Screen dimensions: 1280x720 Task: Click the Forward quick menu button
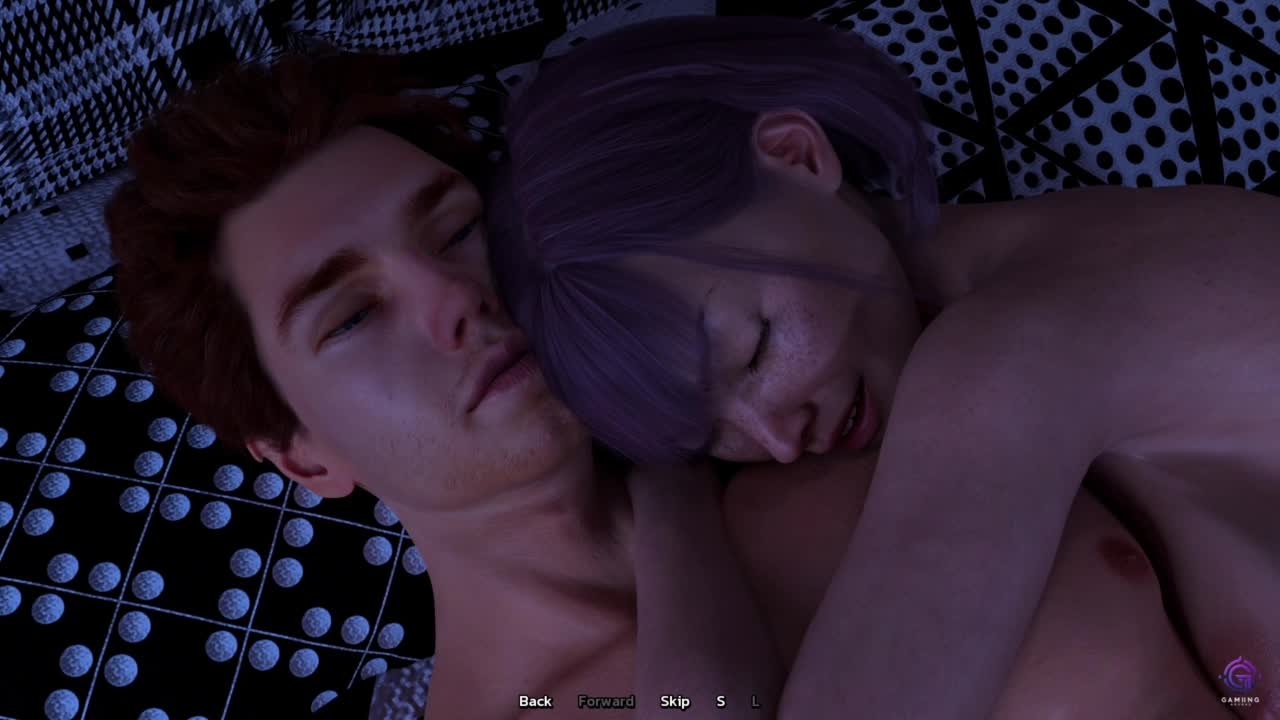pos(606,701)
